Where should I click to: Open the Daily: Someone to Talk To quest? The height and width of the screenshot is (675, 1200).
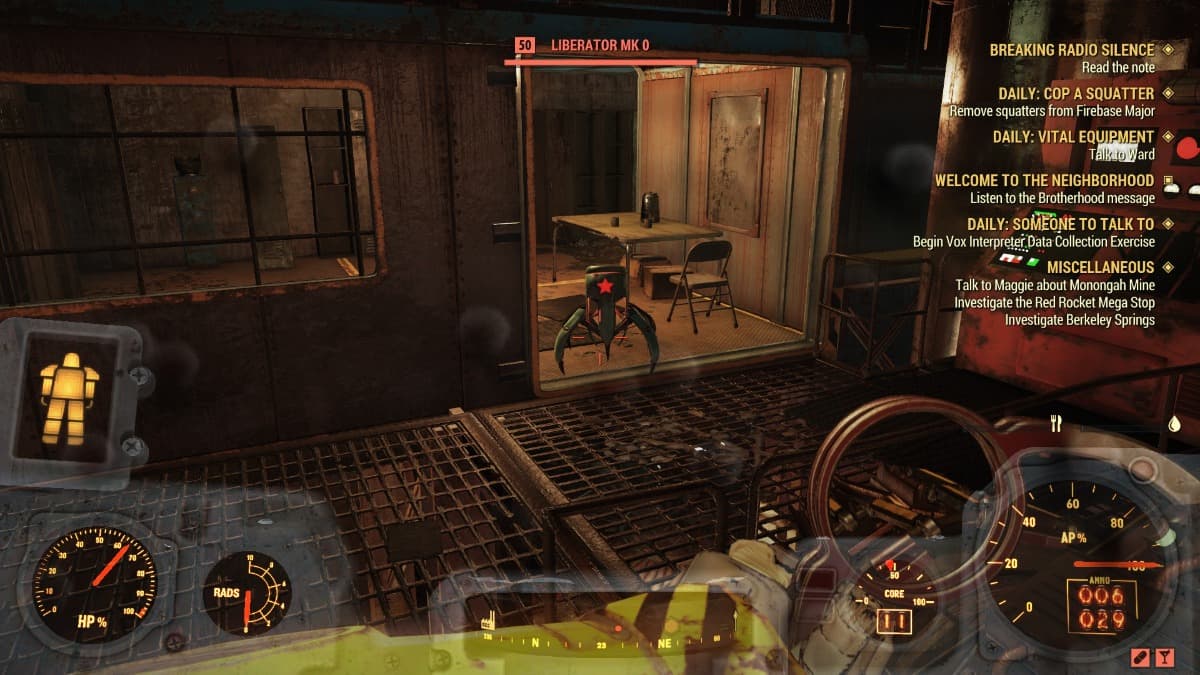coord(1060,225)
